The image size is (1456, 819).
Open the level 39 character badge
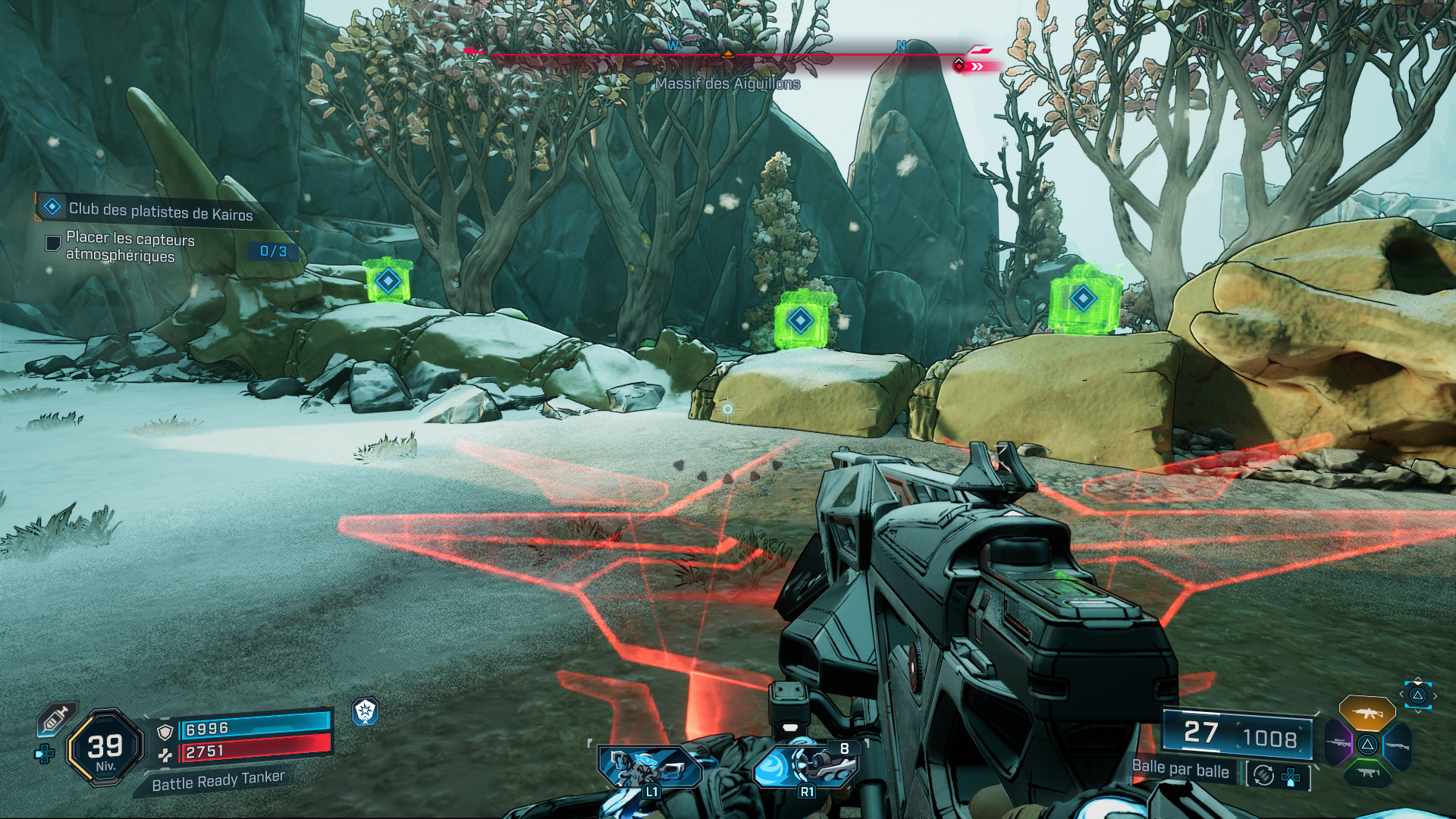coord(105,748)
